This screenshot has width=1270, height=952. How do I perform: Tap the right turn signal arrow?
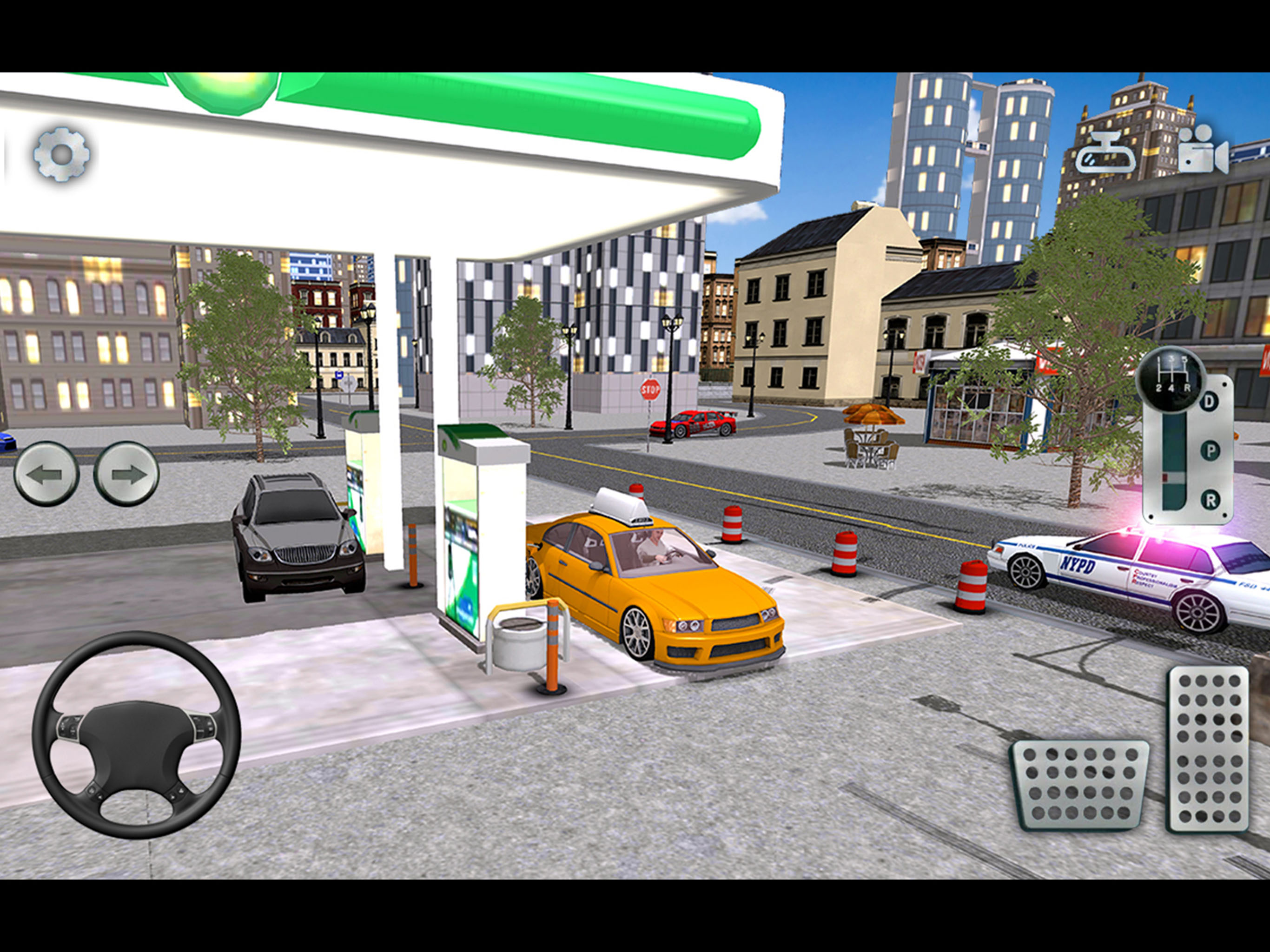[x=126, y=474]
